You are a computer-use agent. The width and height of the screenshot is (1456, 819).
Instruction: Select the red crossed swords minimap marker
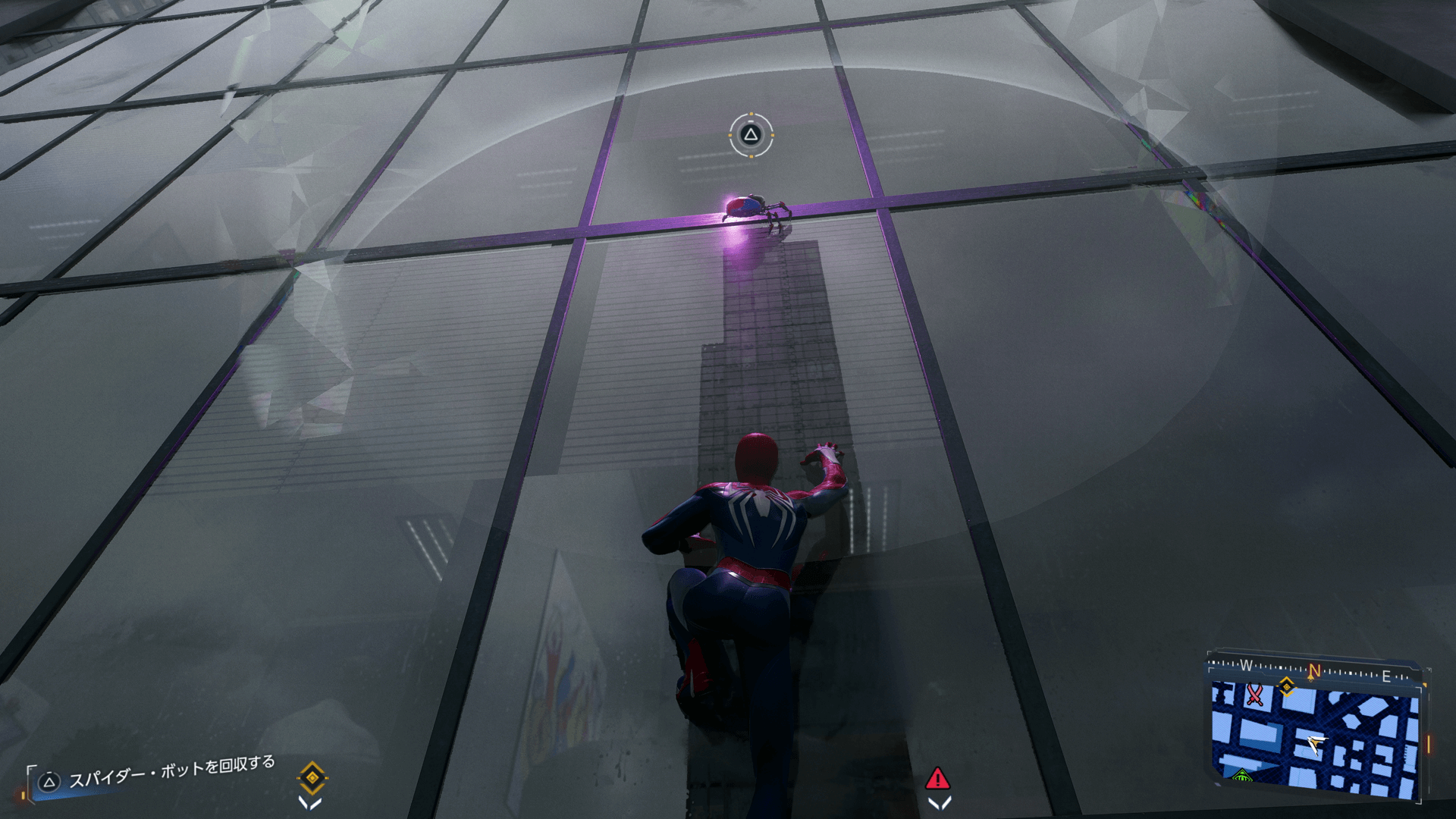tap(1254, 695)
